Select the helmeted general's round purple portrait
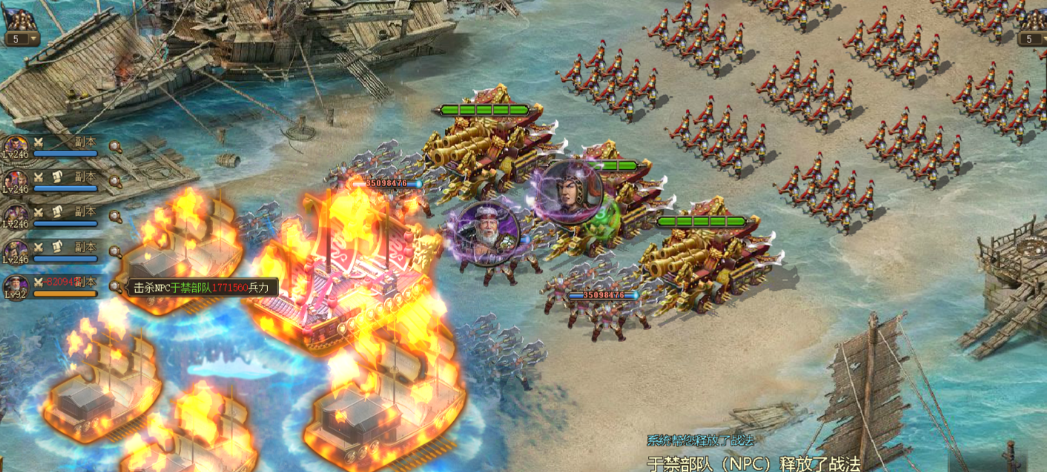 pyautogui.click(x=568, y=193)
